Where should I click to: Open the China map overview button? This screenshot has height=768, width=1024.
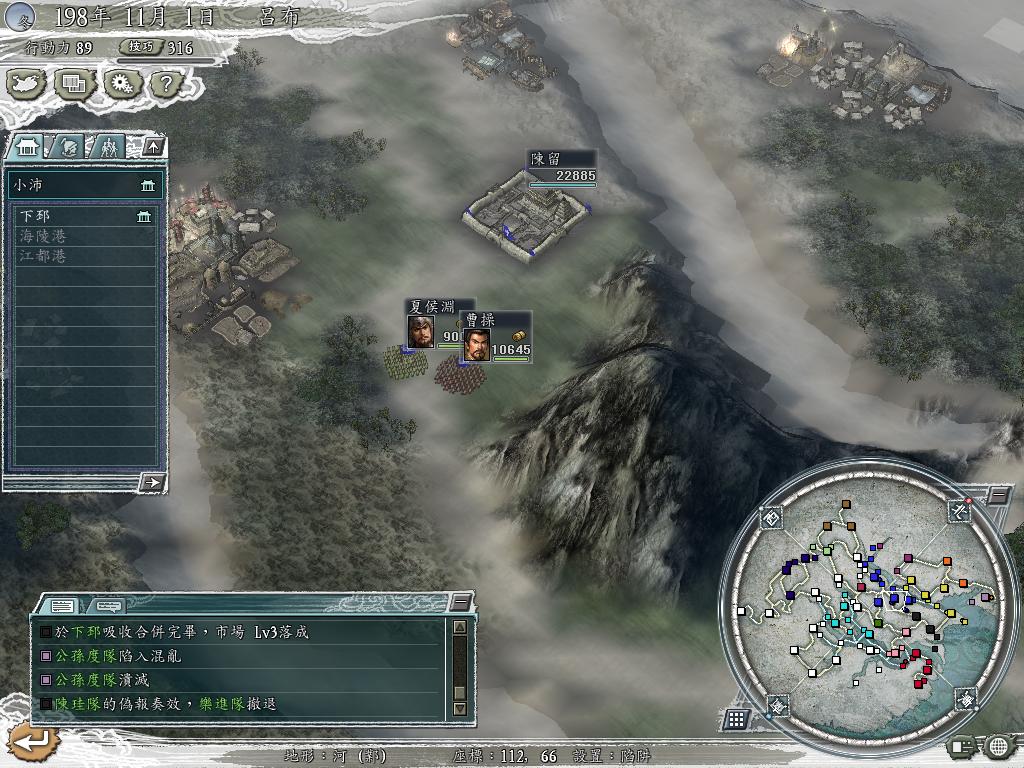[27, 84]
